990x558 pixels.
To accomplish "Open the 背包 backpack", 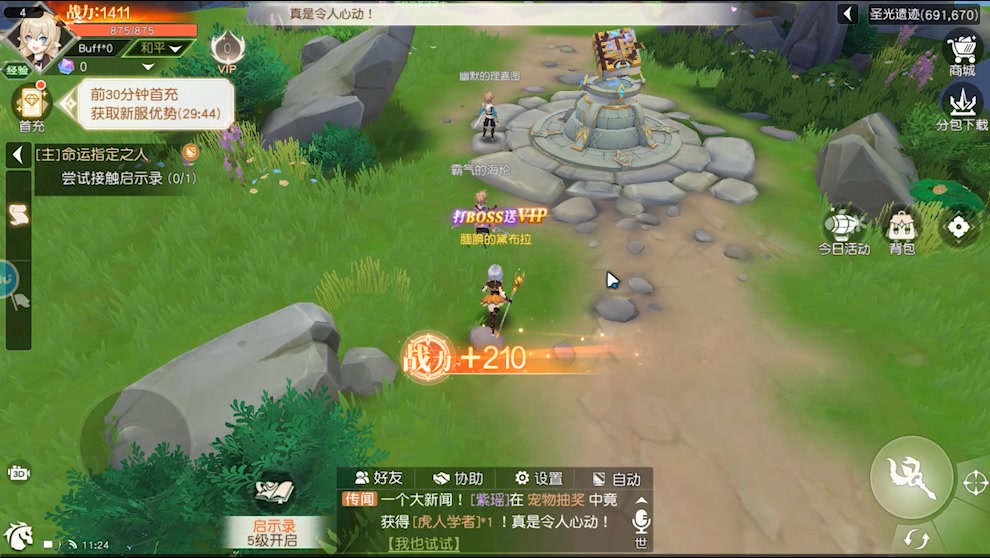I will [902, 232].
